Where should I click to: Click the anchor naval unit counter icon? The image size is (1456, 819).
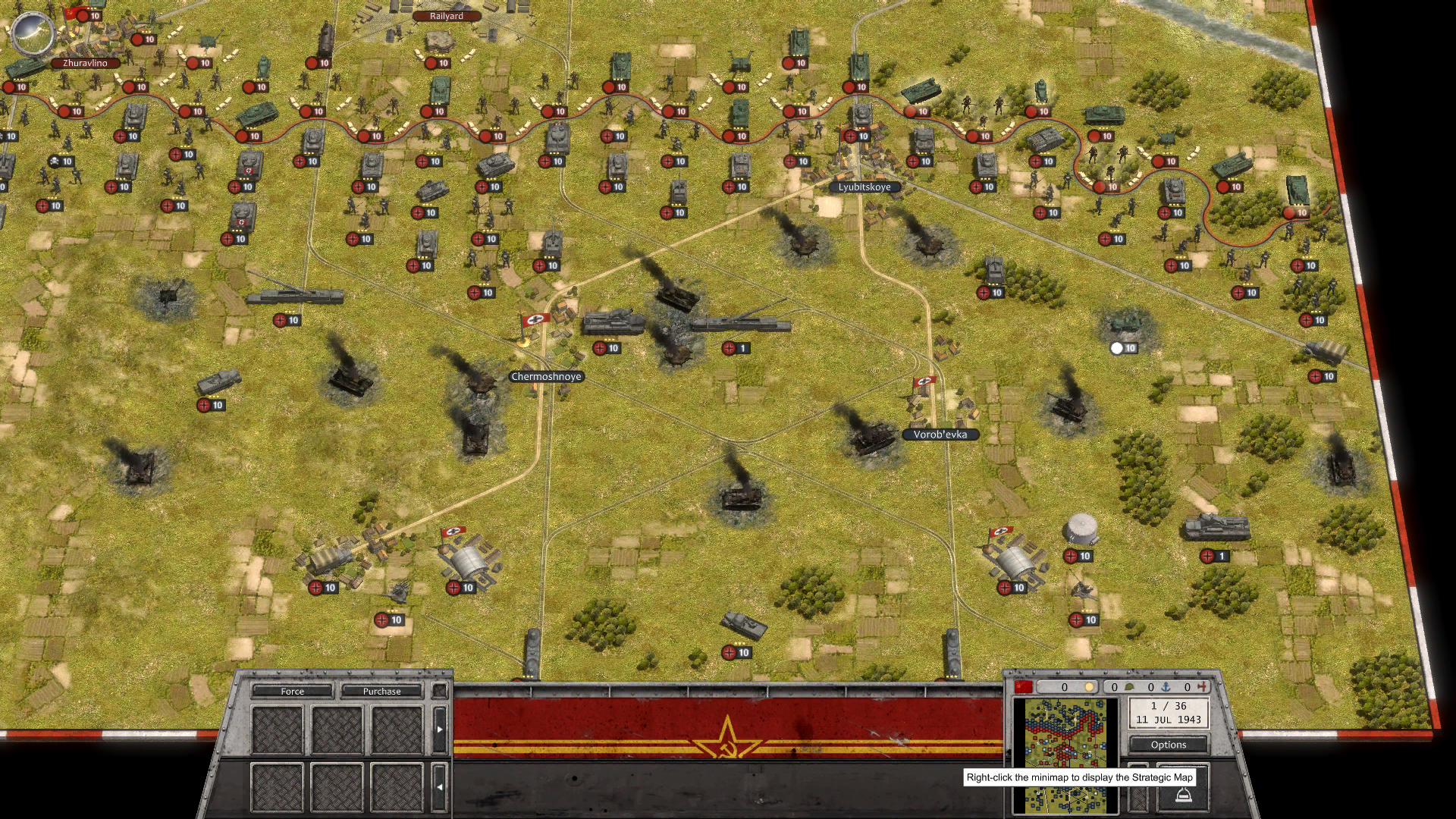pos(1166,687)
